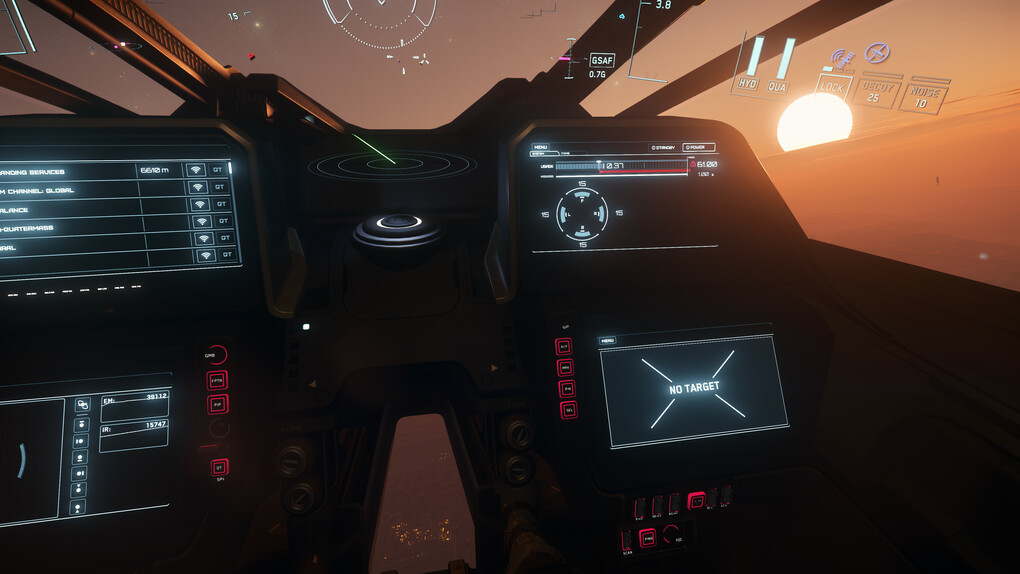This screenshot has width=1020, height=574.
Task: Activate the red PIN button
Action: (x=568, y=388)
